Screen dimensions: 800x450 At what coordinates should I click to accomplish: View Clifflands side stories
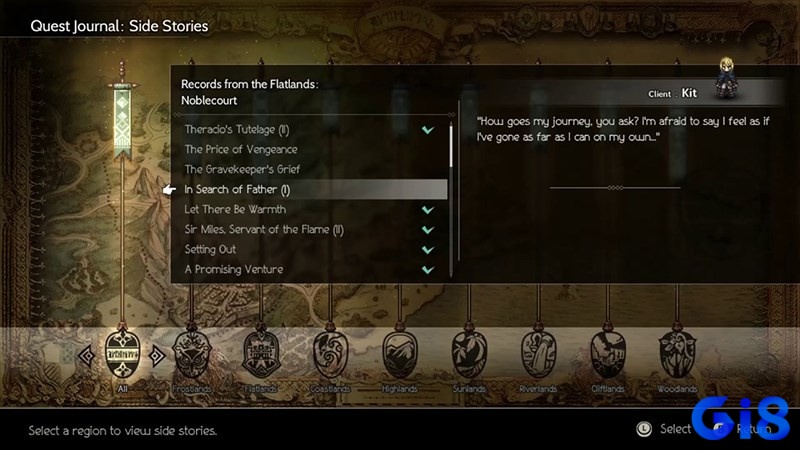[607, 355]
